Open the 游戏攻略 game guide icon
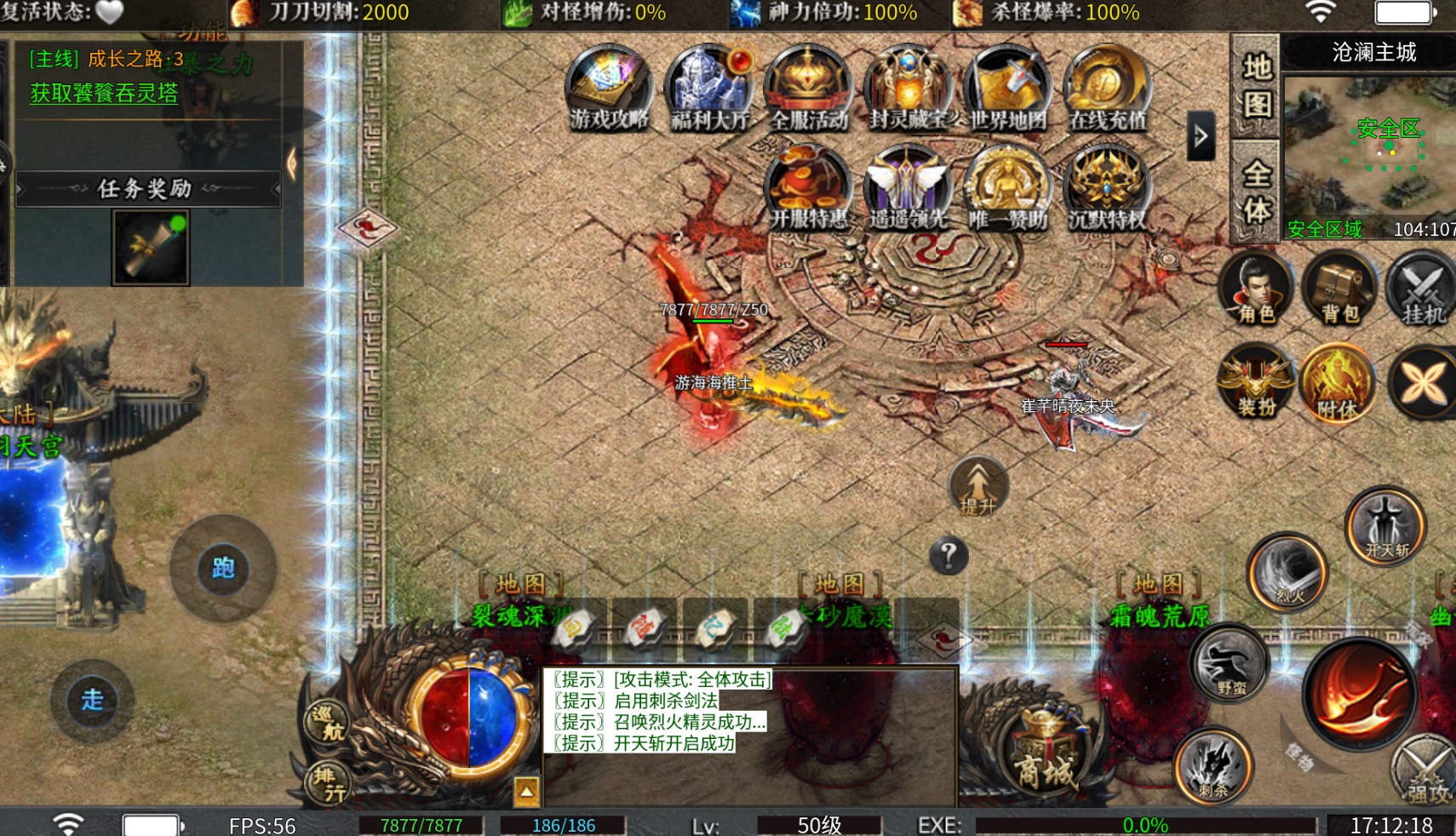1456x836 pixels. [608, 89]
